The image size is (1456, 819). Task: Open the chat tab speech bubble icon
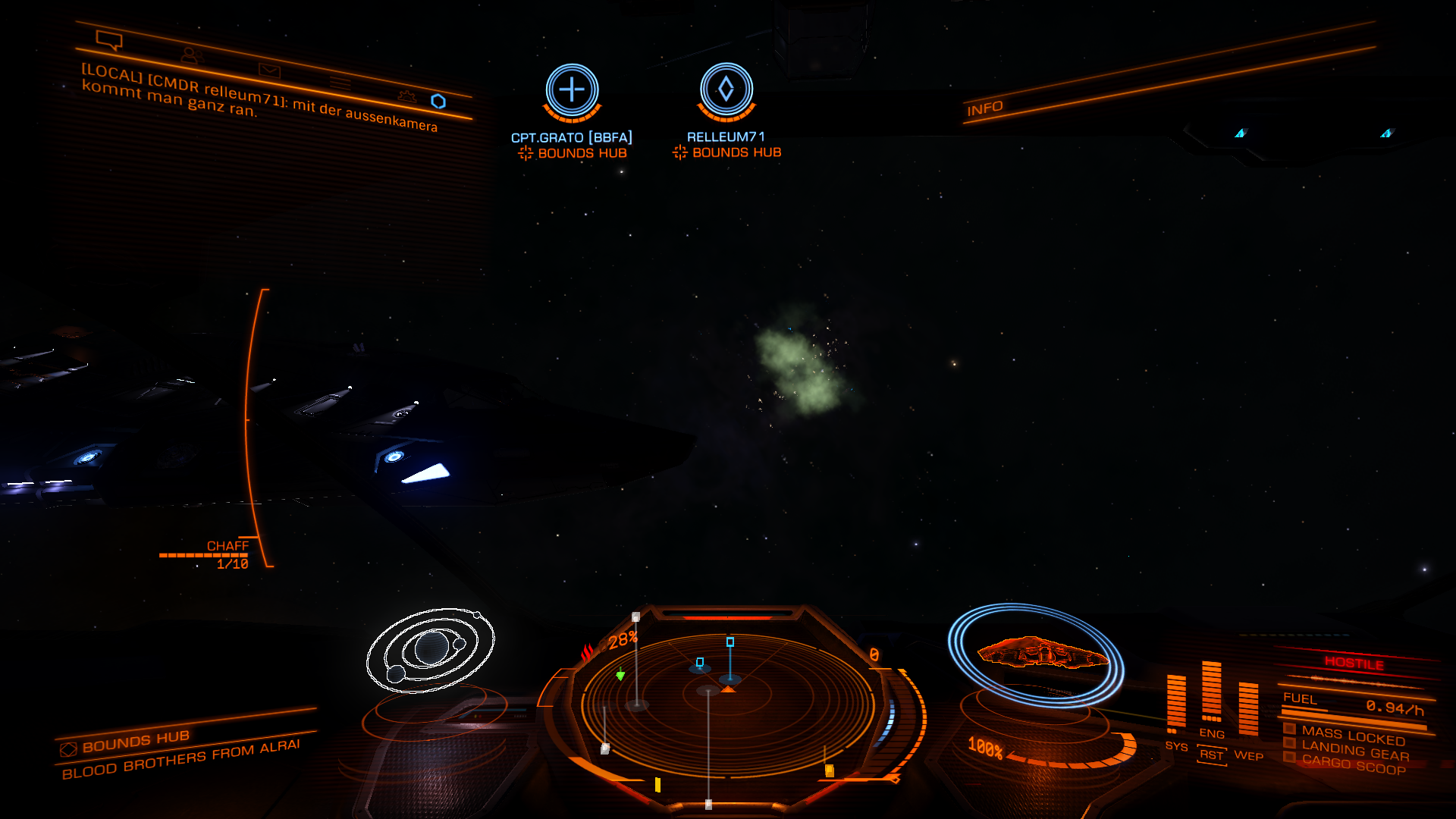pos(109,39)
